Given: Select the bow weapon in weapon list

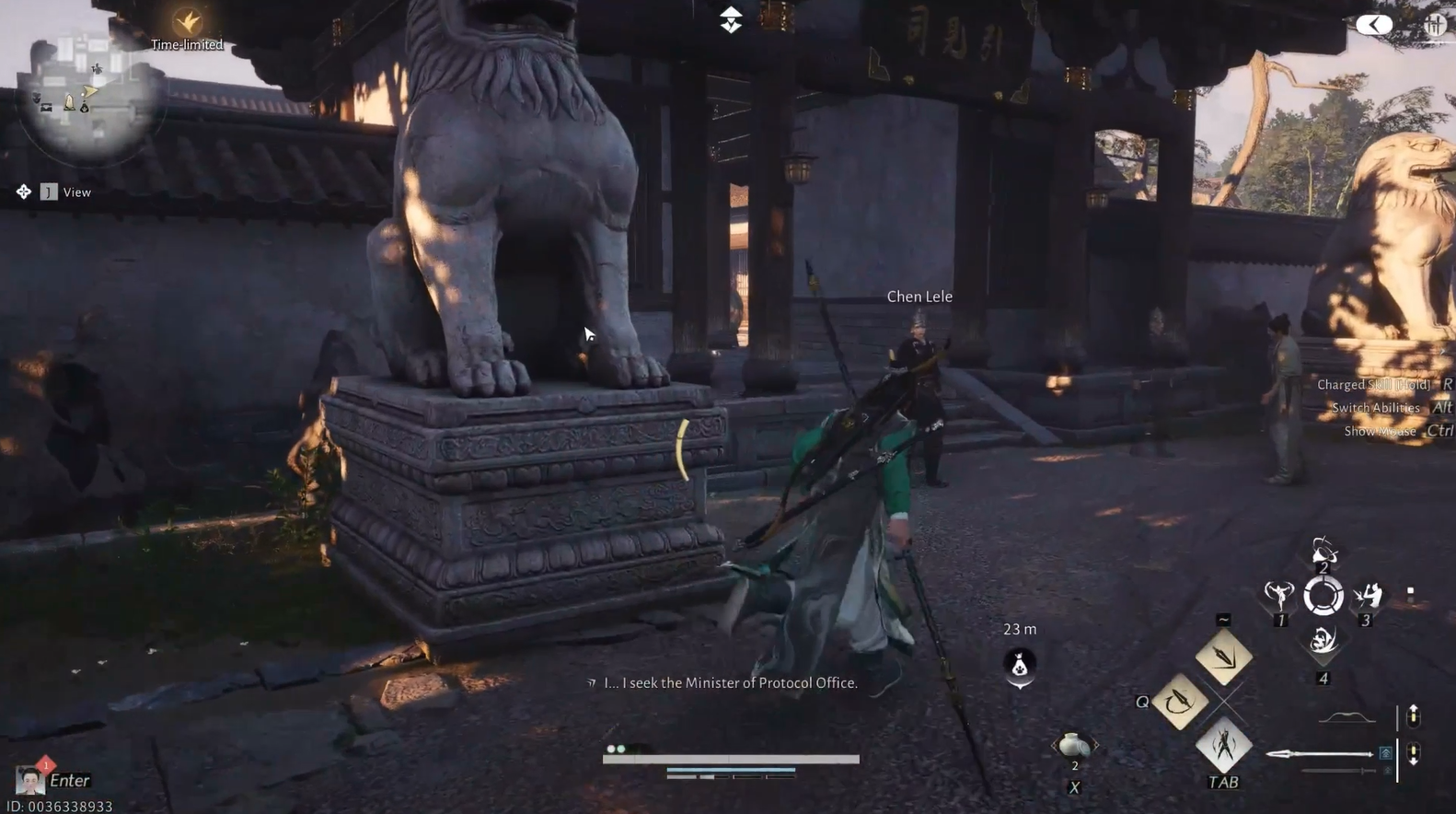Looking at the screenshot, I should tap(1347, 717).
